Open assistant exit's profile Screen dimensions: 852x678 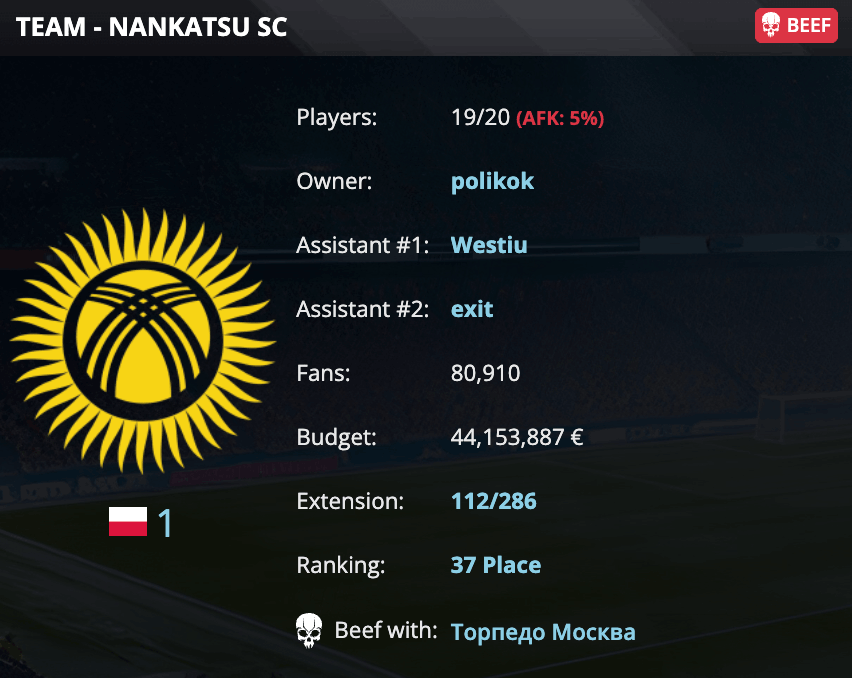[472, 309]
